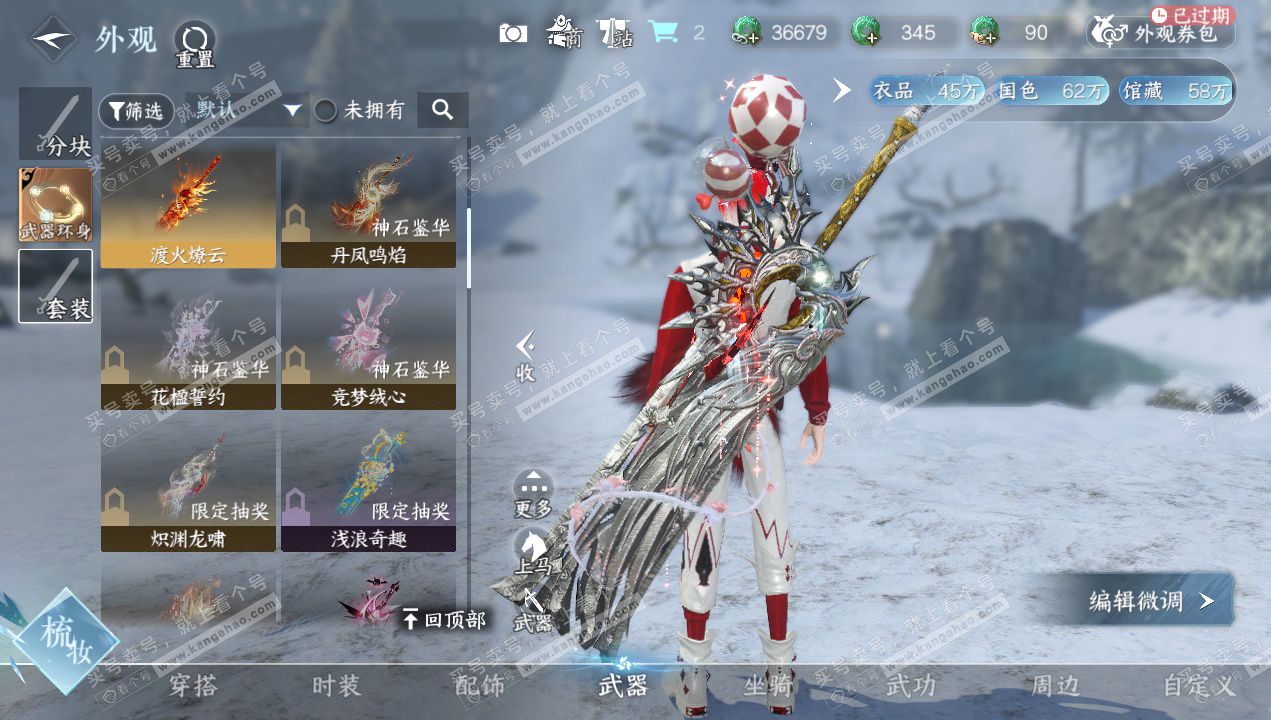
Task: Expand the 默认 sort dropdown
Action: 247,111
